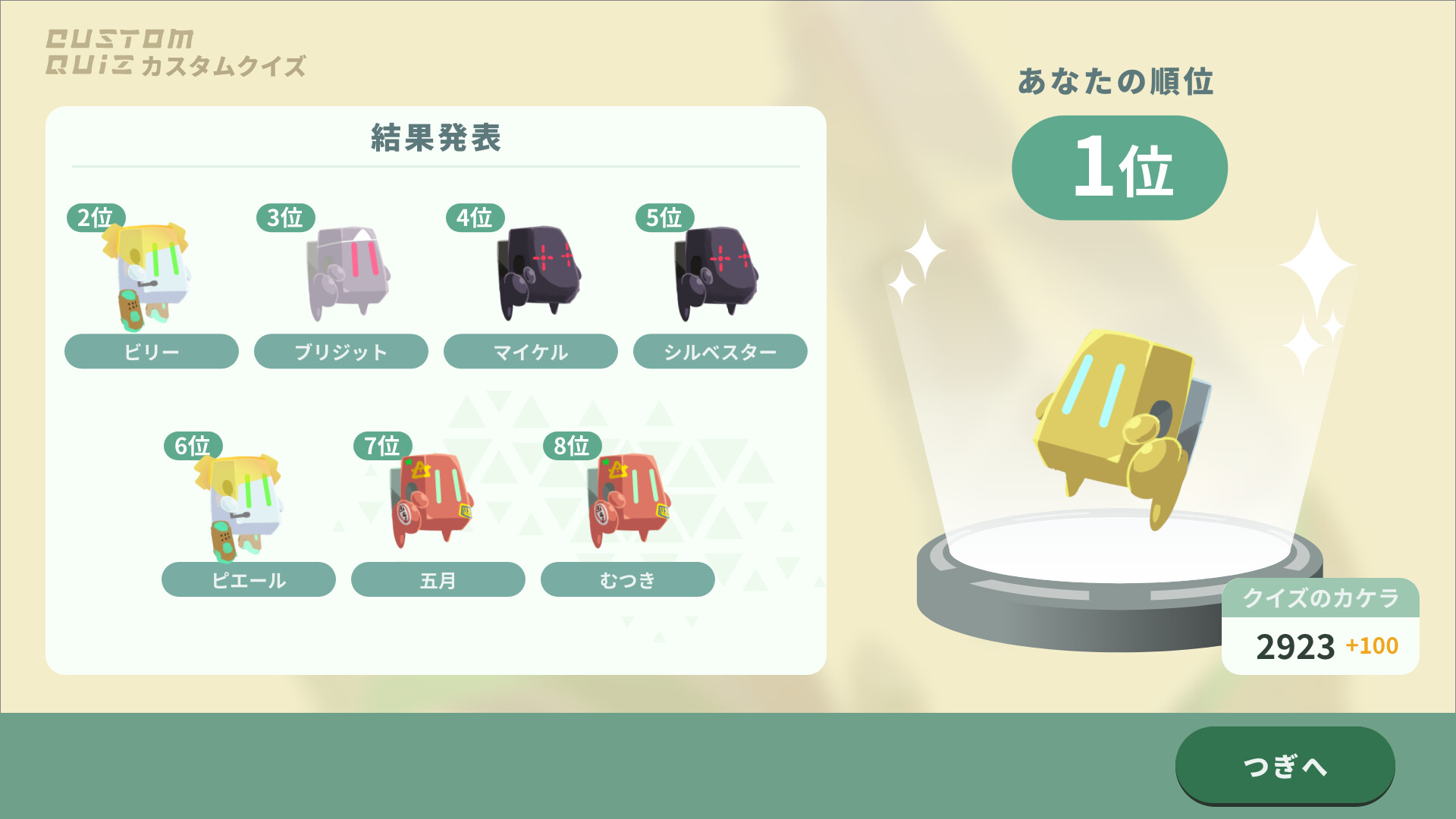Switch to the ビリー name tab
The width and height of the screenshot is (1456, 819).
coord(151,351)
